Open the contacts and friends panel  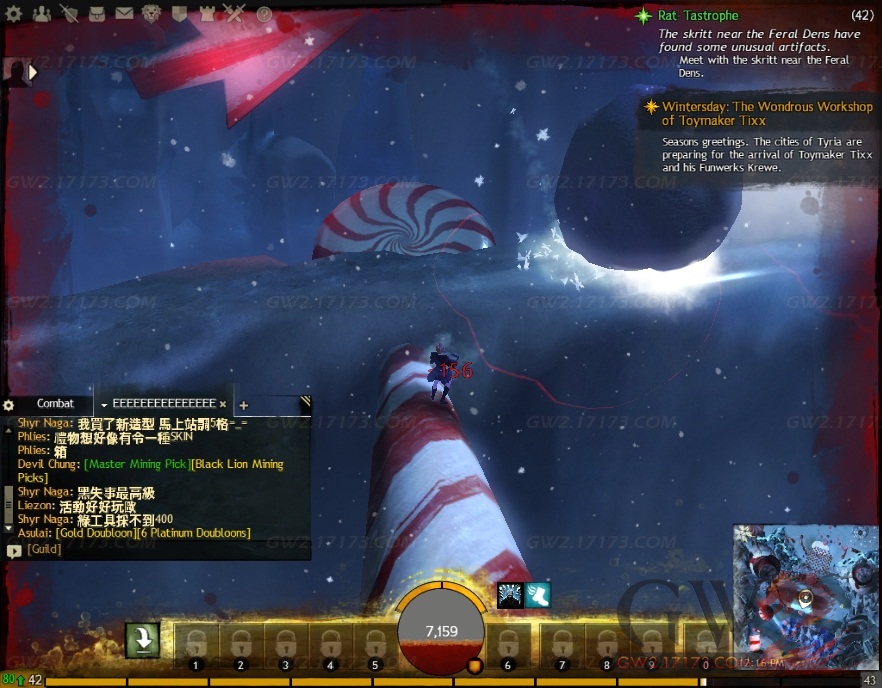coord(42,14)
